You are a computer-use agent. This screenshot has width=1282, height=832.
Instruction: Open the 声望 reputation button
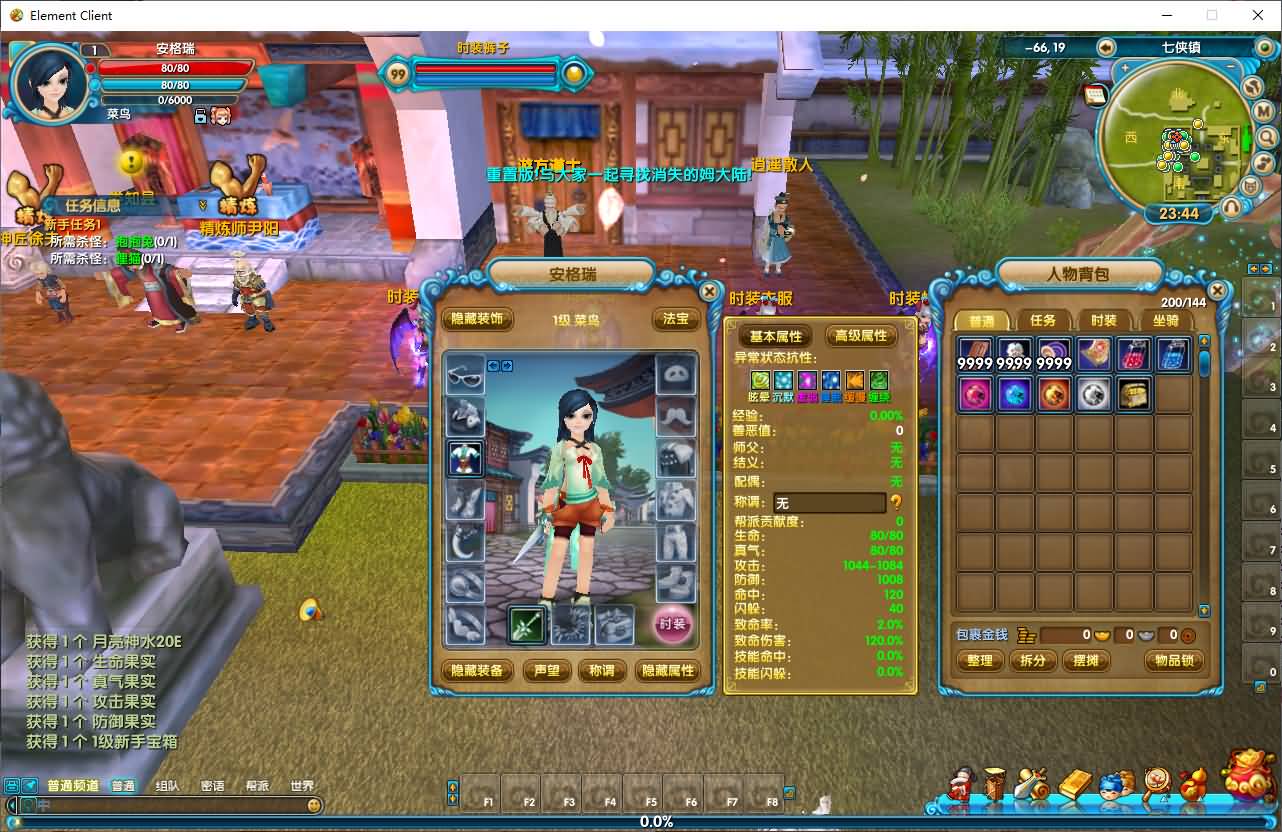[547, 670]
